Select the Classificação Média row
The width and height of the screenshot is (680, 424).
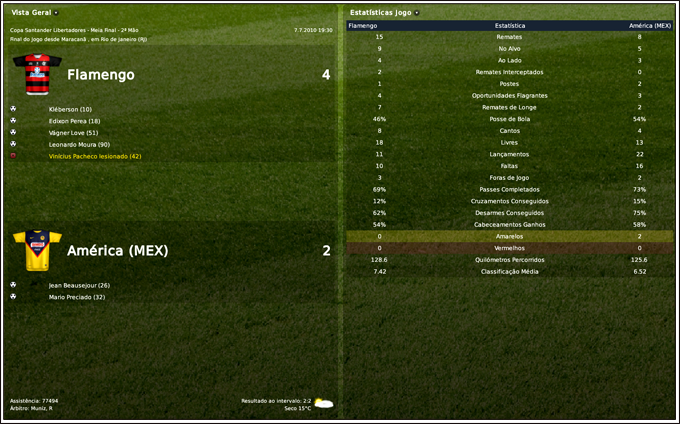click(510, 271)
